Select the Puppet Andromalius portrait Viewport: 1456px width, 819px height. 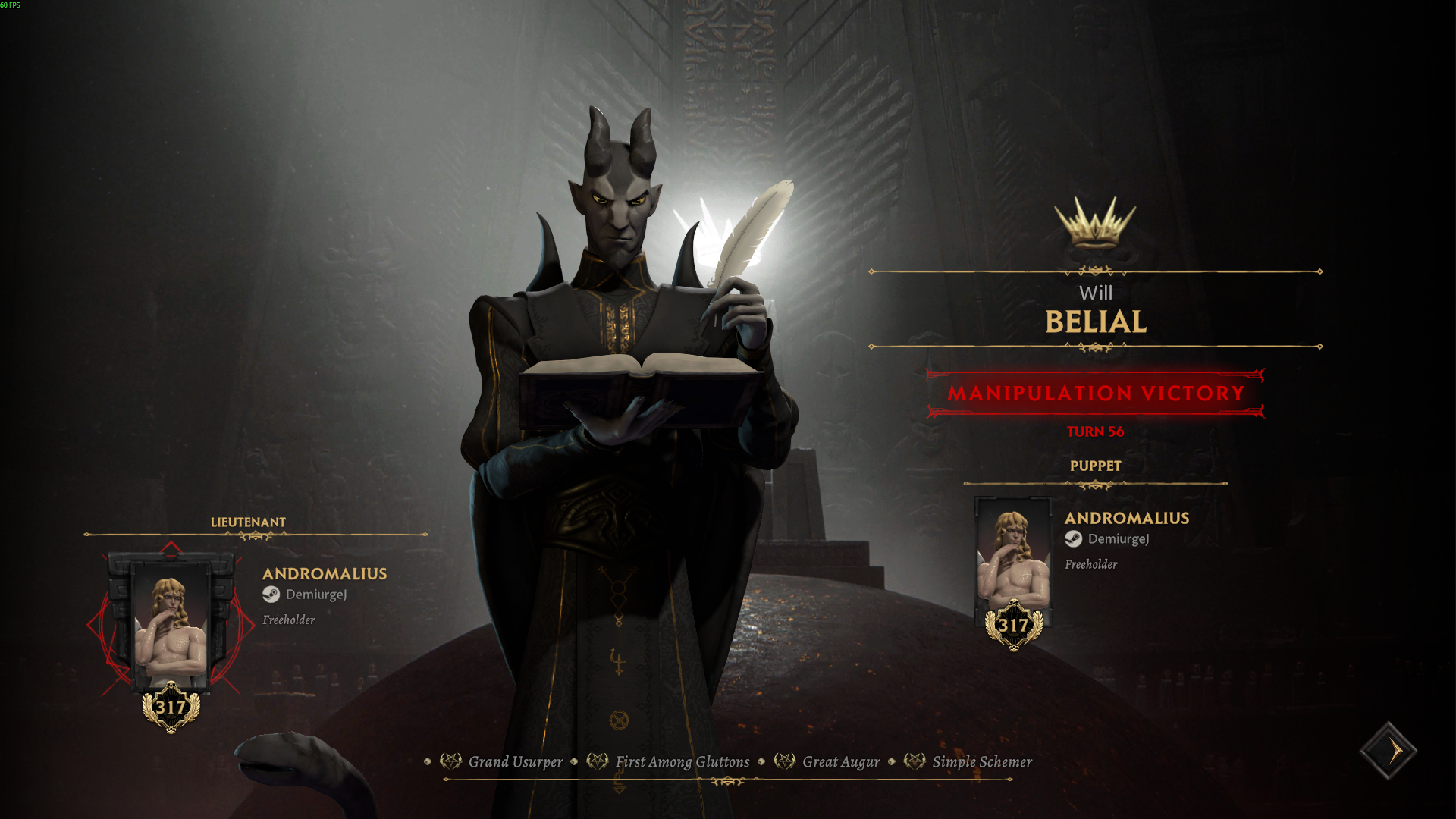(x=1013, y=560)
